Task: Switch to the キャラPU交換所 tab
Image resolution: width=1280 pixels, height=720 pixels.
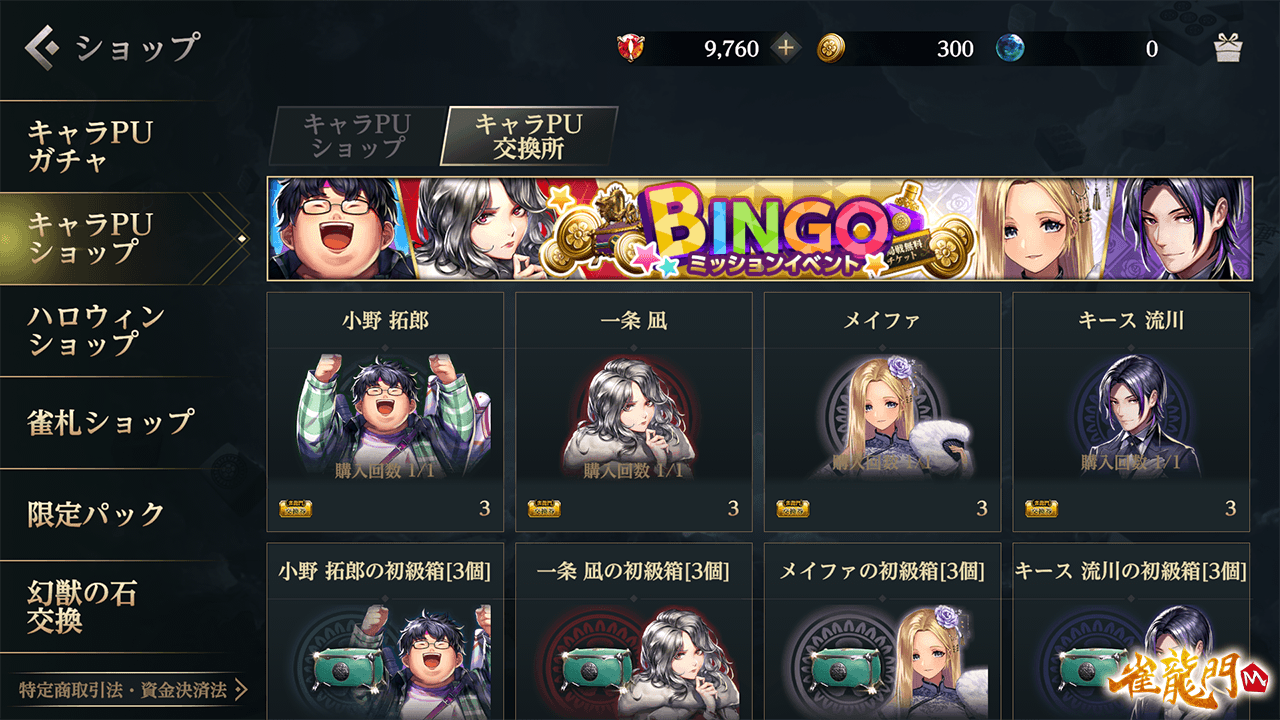Action: click(x=528, y=136)
